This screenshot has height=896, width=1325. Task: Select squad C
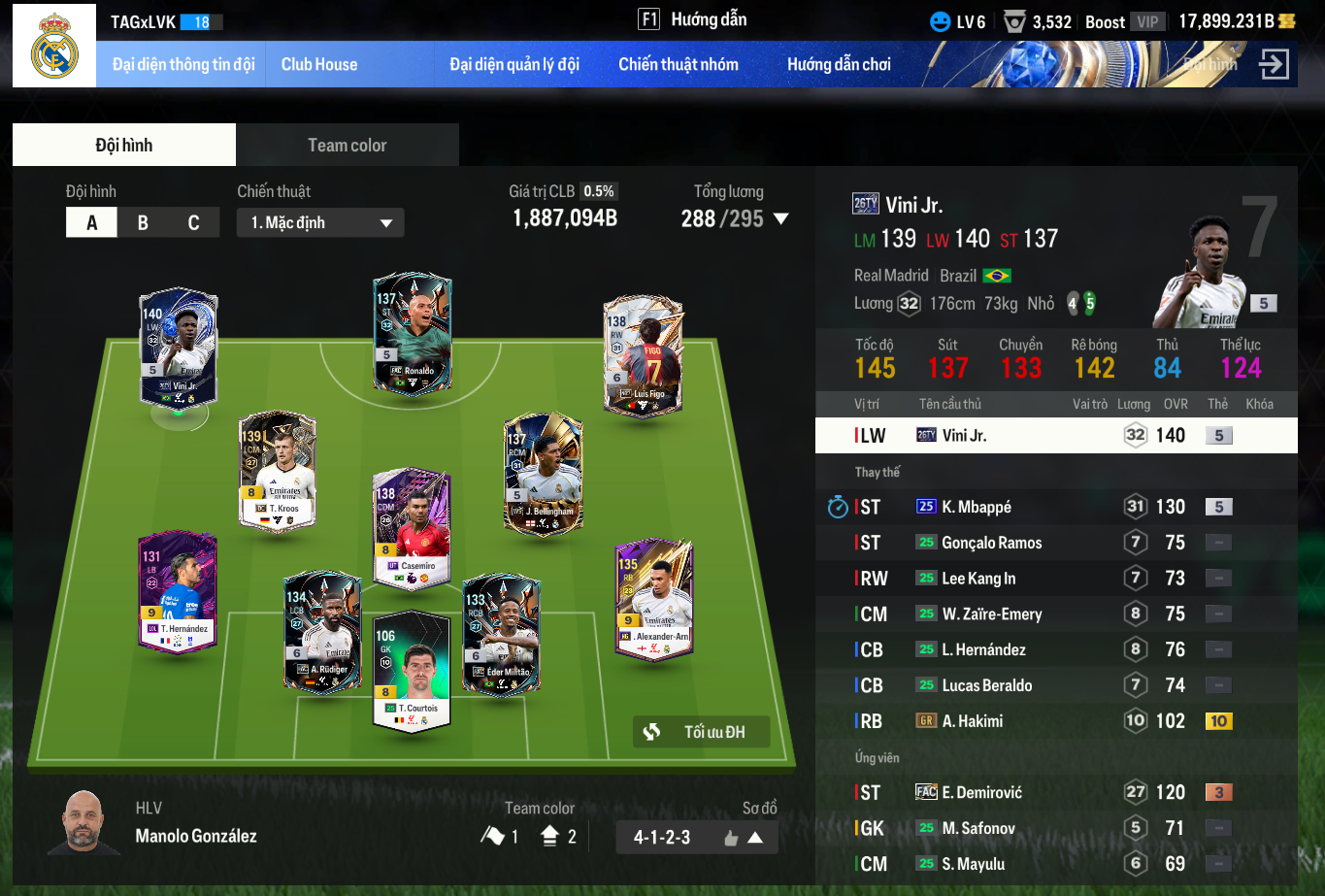(193, 223)
